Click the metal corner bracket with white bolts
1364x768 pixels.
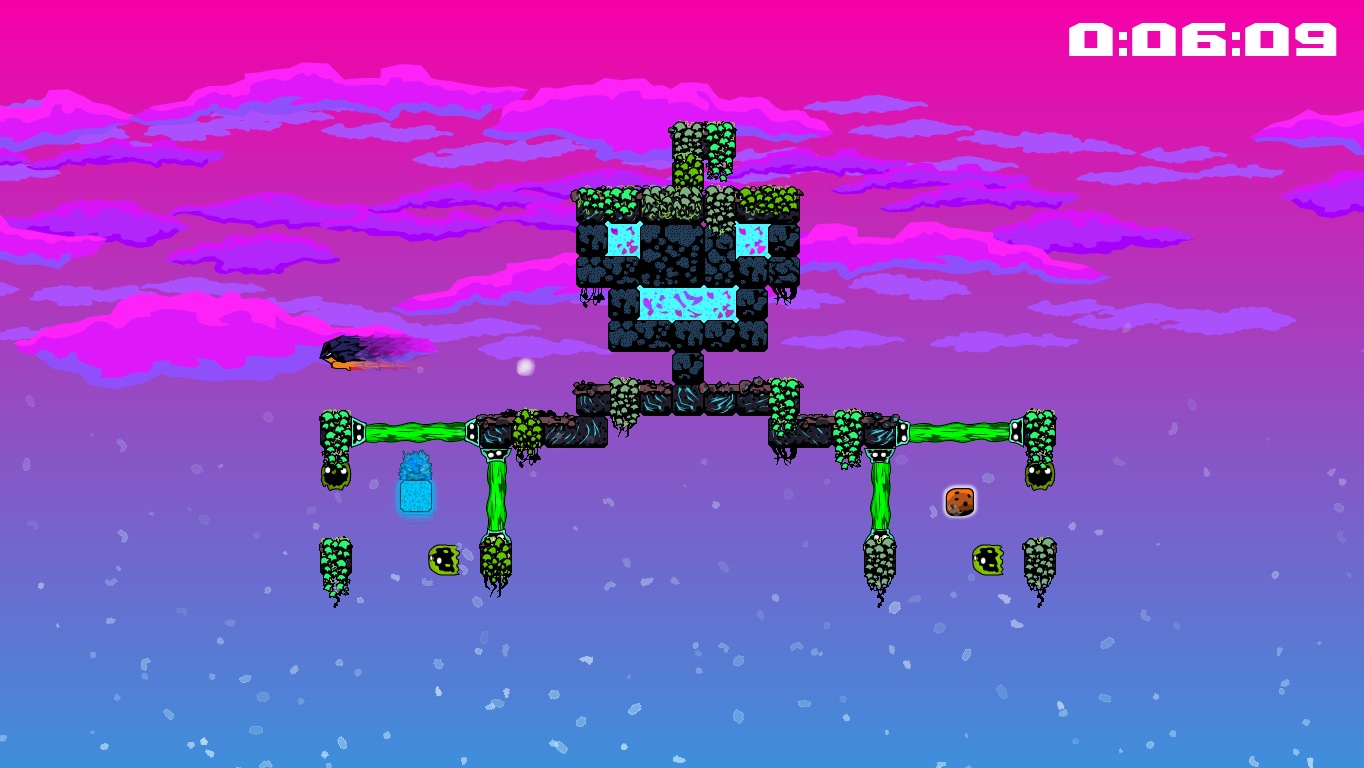pyautogui.click(x=360, y=432)
